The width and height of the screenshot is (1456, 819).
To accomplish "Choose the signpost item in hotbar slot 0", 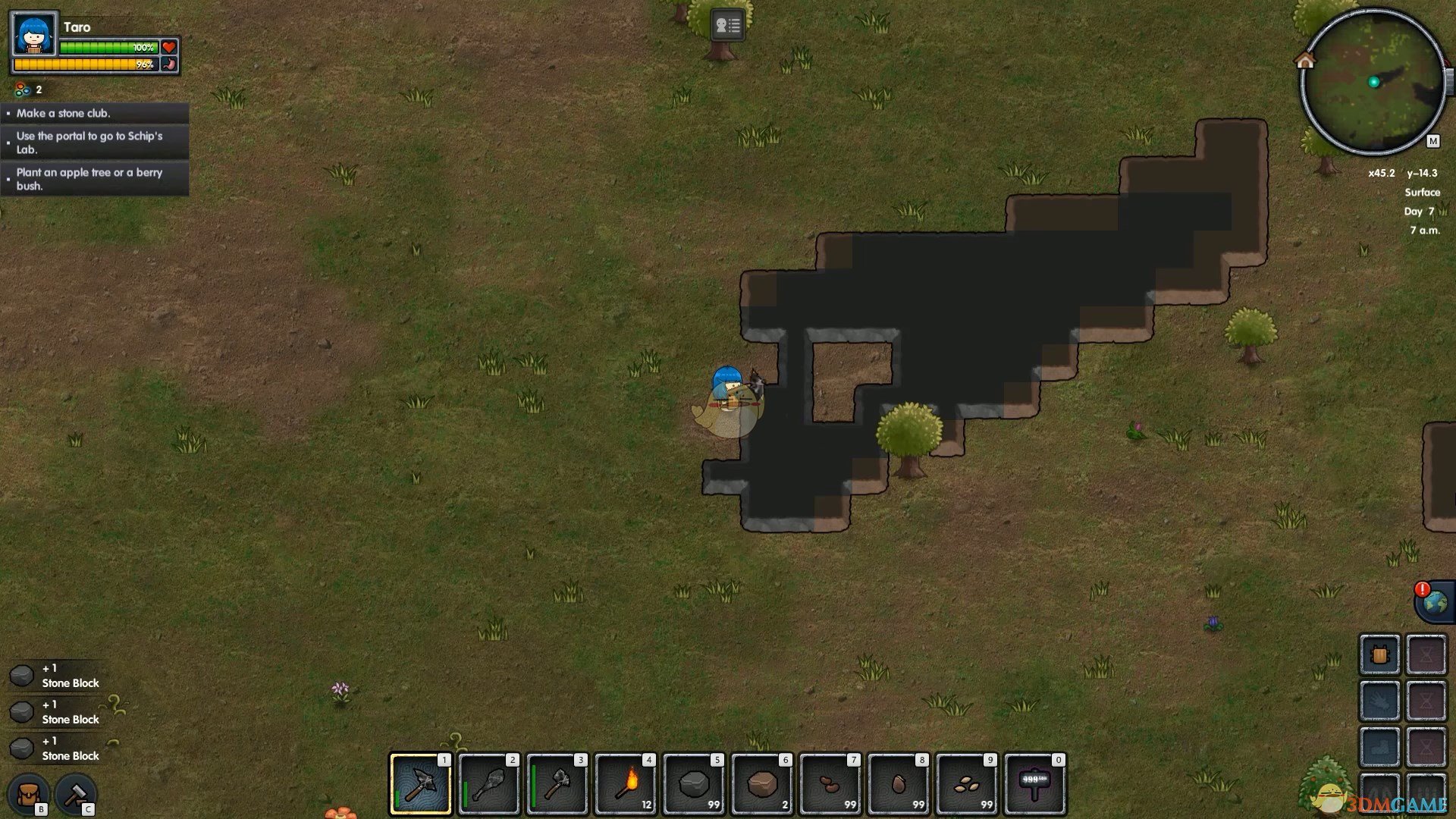I will [x=1034, y=784].
